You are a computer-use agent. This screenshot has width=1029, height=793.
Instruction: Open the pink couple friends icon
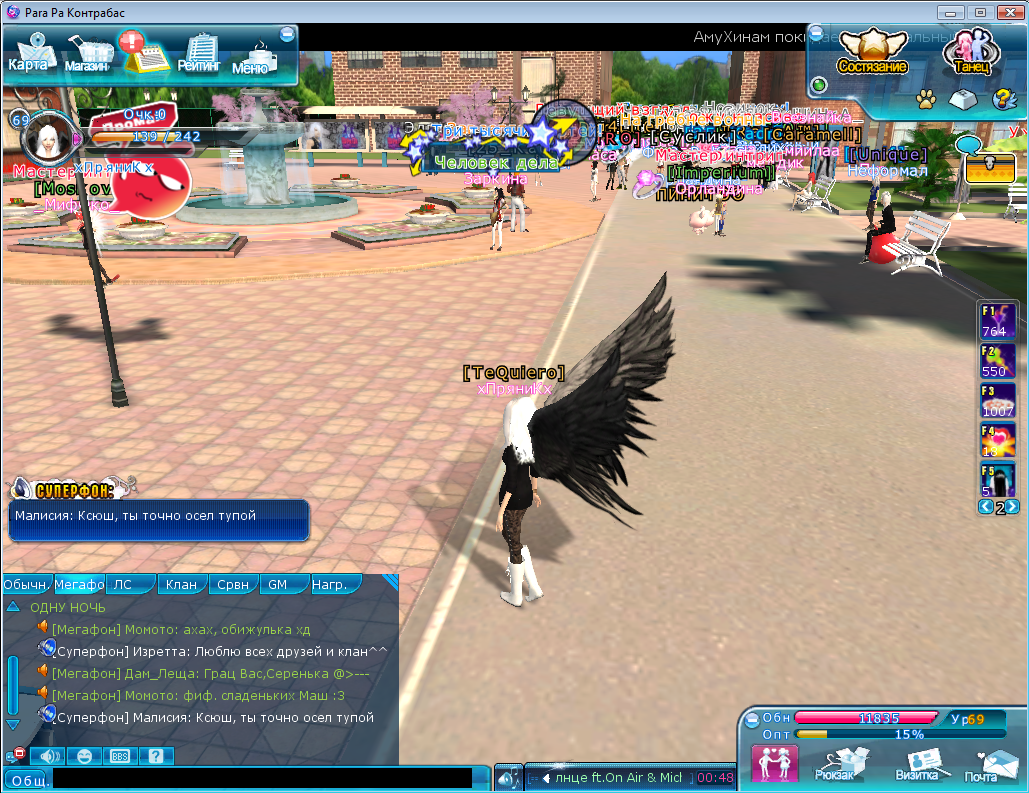[774, 764]
